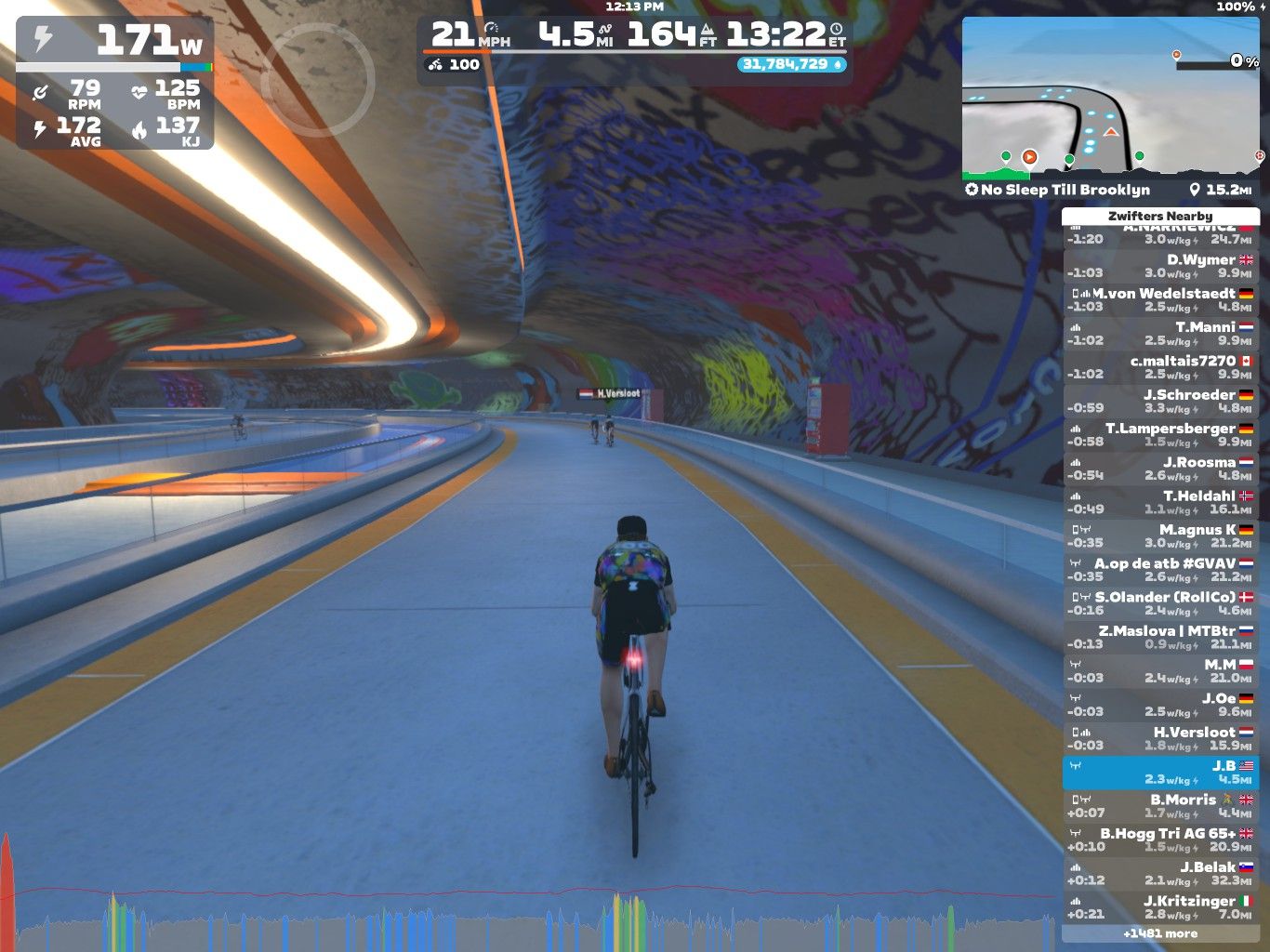Open the Drops counter showing 31,784,729

789,65
